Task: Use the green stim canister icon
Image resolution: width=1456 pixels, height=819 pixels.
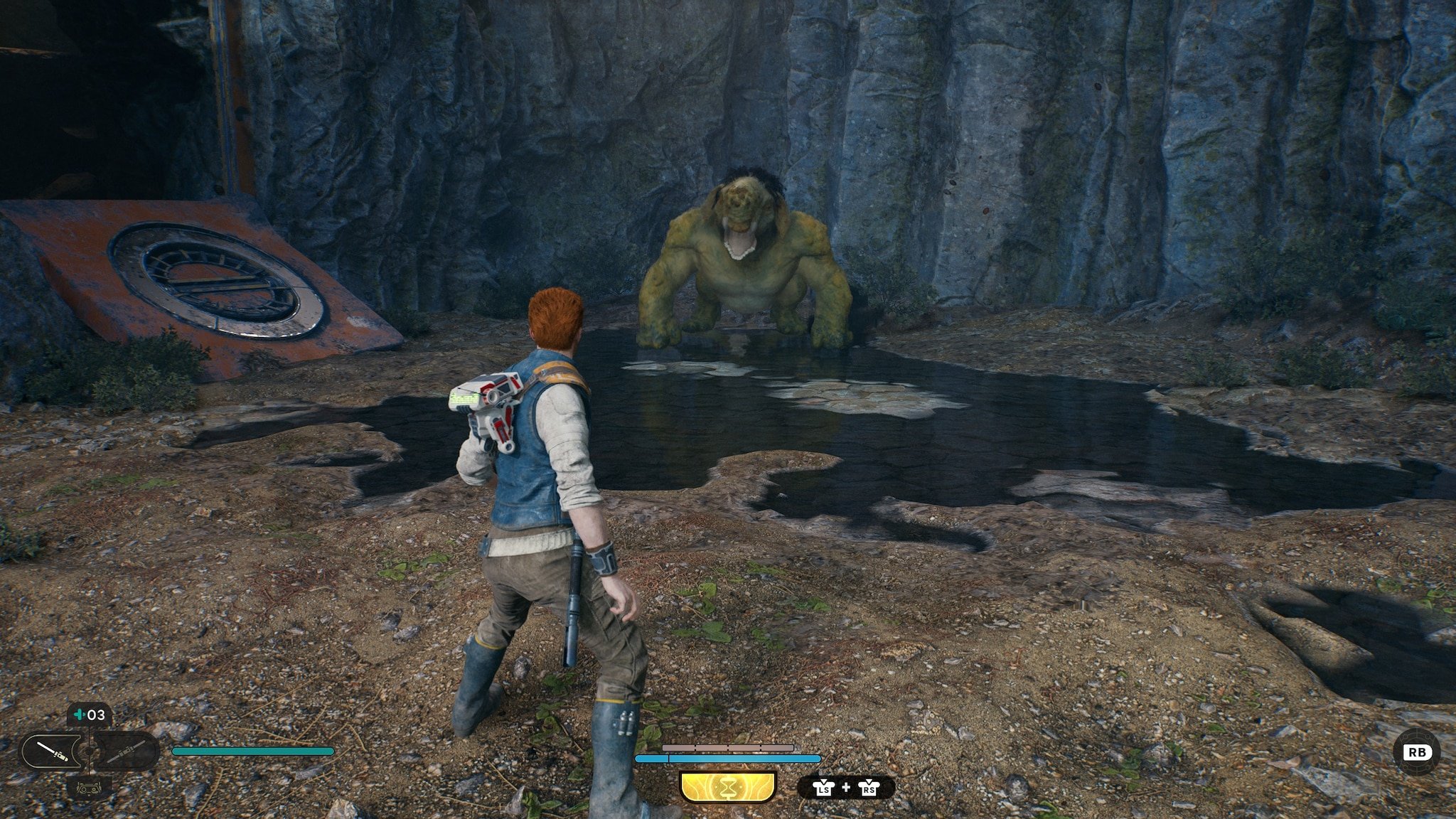Action: (78, 715)
